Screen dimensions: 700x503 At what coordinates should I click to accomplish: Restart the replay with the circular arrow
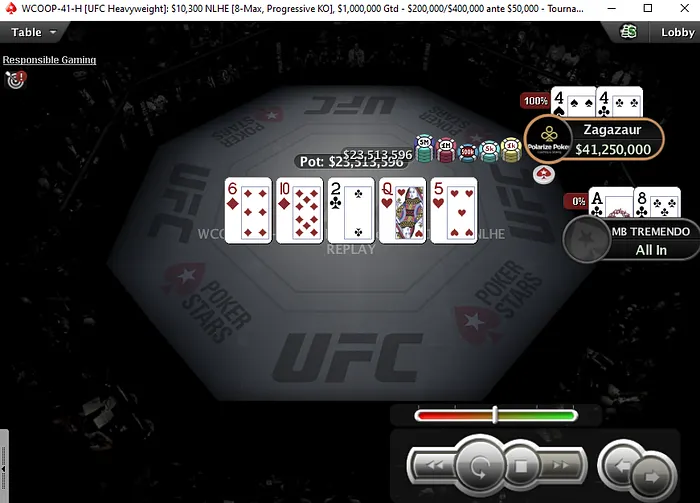pyautogui.click(x=478, y=465)
